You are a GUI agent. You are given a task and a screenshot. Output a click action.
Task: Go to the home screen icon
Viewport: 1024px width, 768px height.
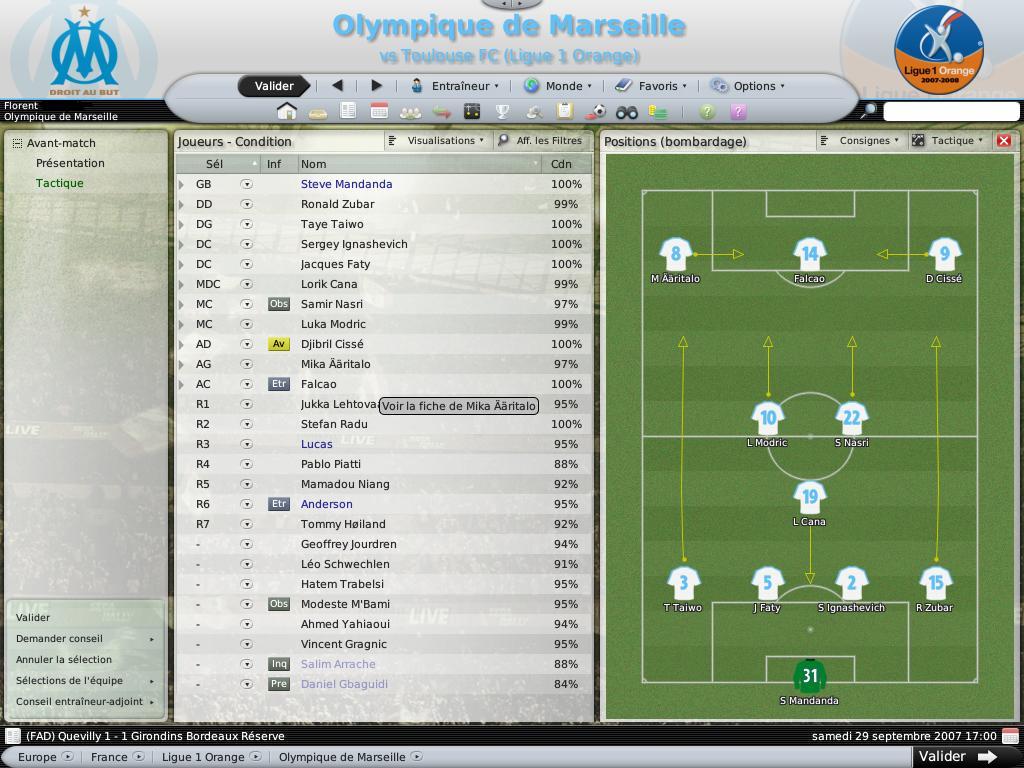[287, 111]
